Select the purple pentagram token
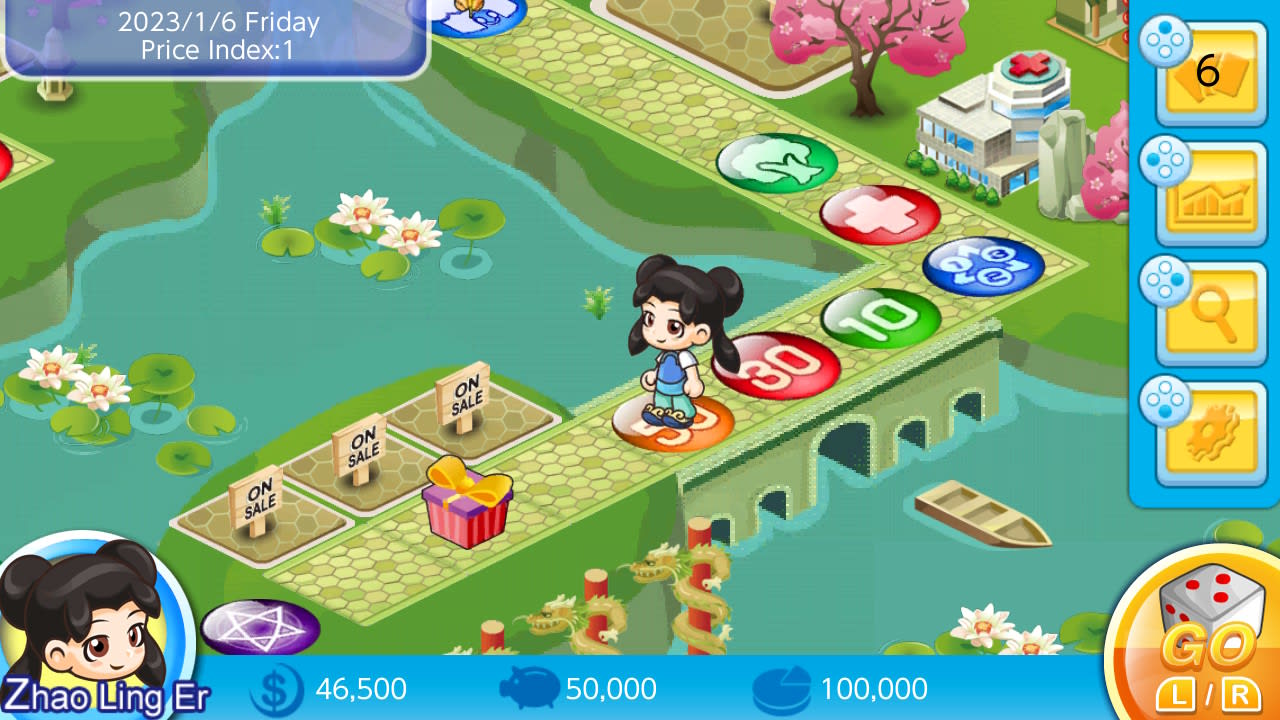 (262, 625)
